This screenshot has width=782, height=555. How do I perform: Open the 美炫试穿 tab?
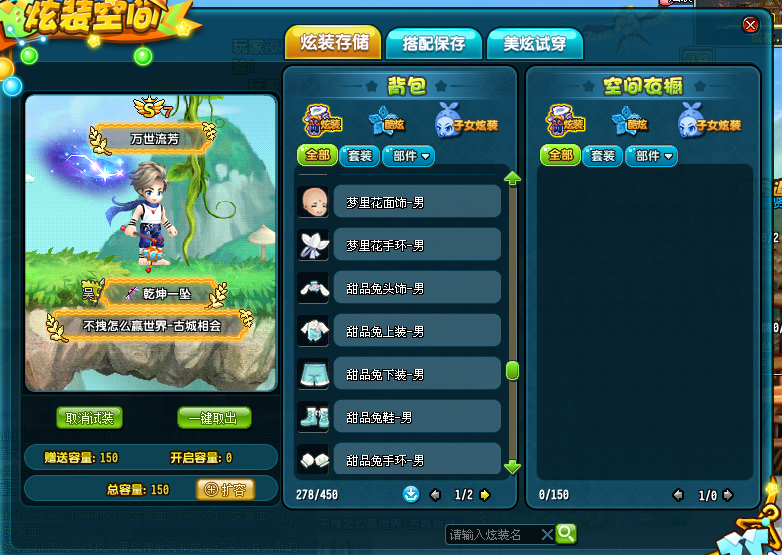pyautogui.click(x=534, y=44)
